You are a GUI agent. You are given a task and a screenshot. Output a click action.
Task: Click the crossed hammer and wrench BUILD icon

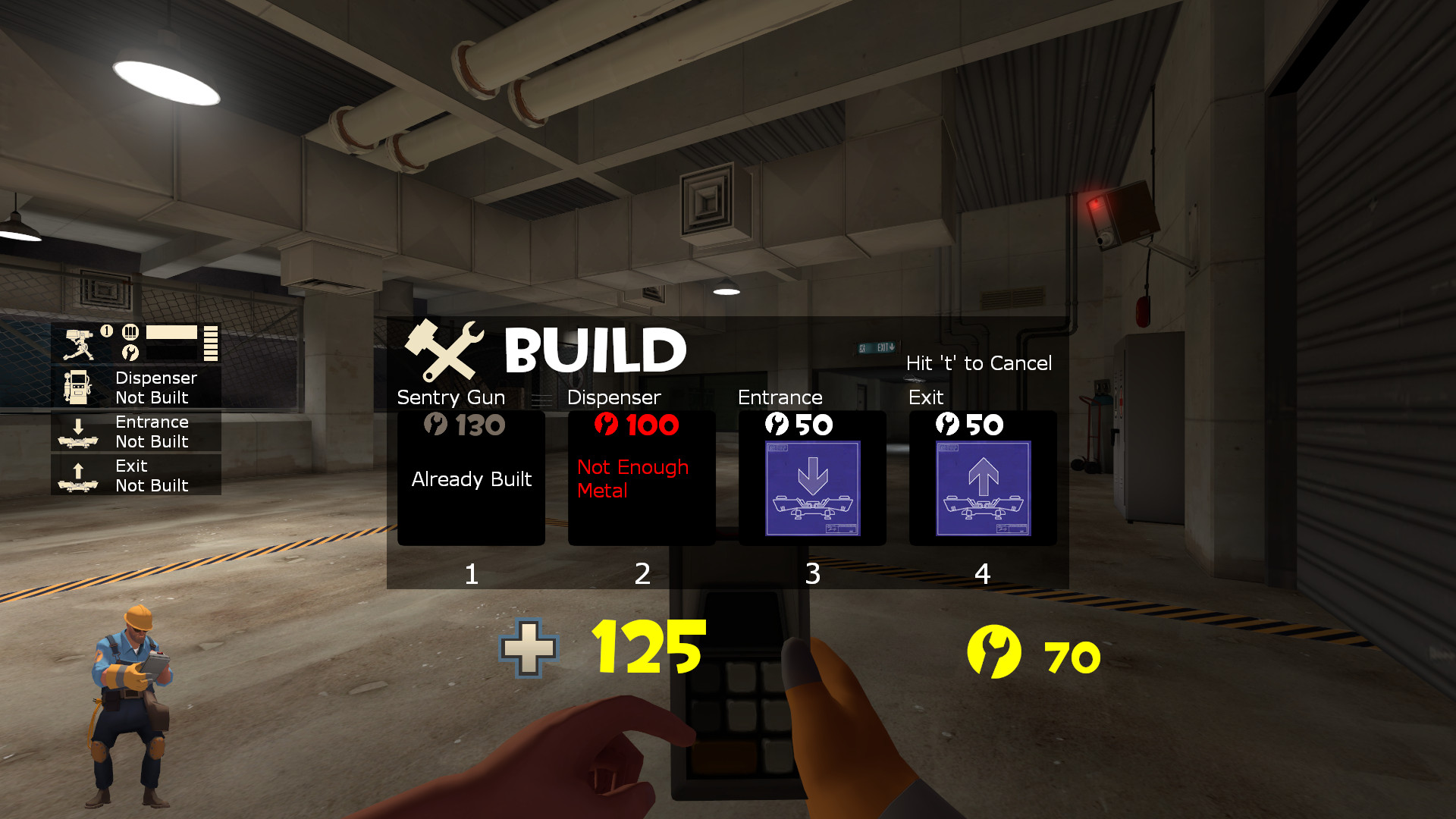pyautogui.click(x=444, y=353)
